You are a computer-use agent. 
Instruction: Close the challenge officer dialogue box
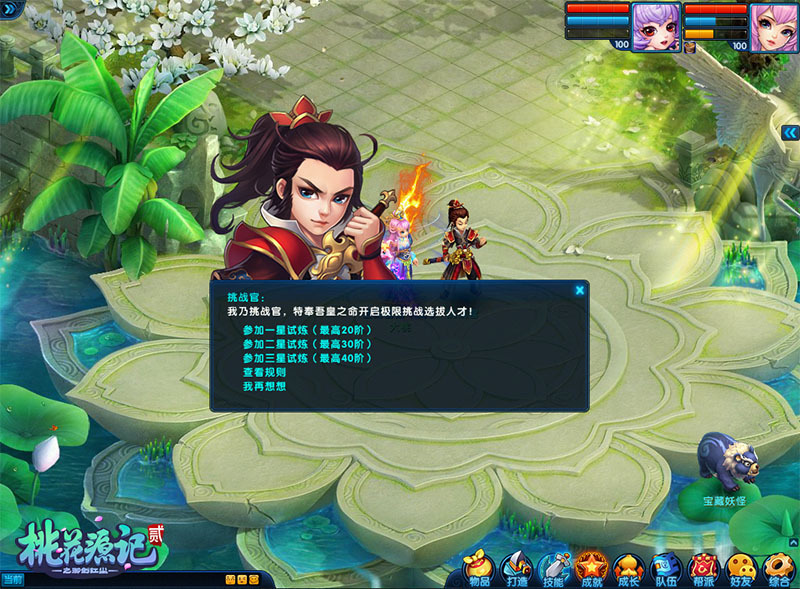pyautogui.click(x=579, y=291)
